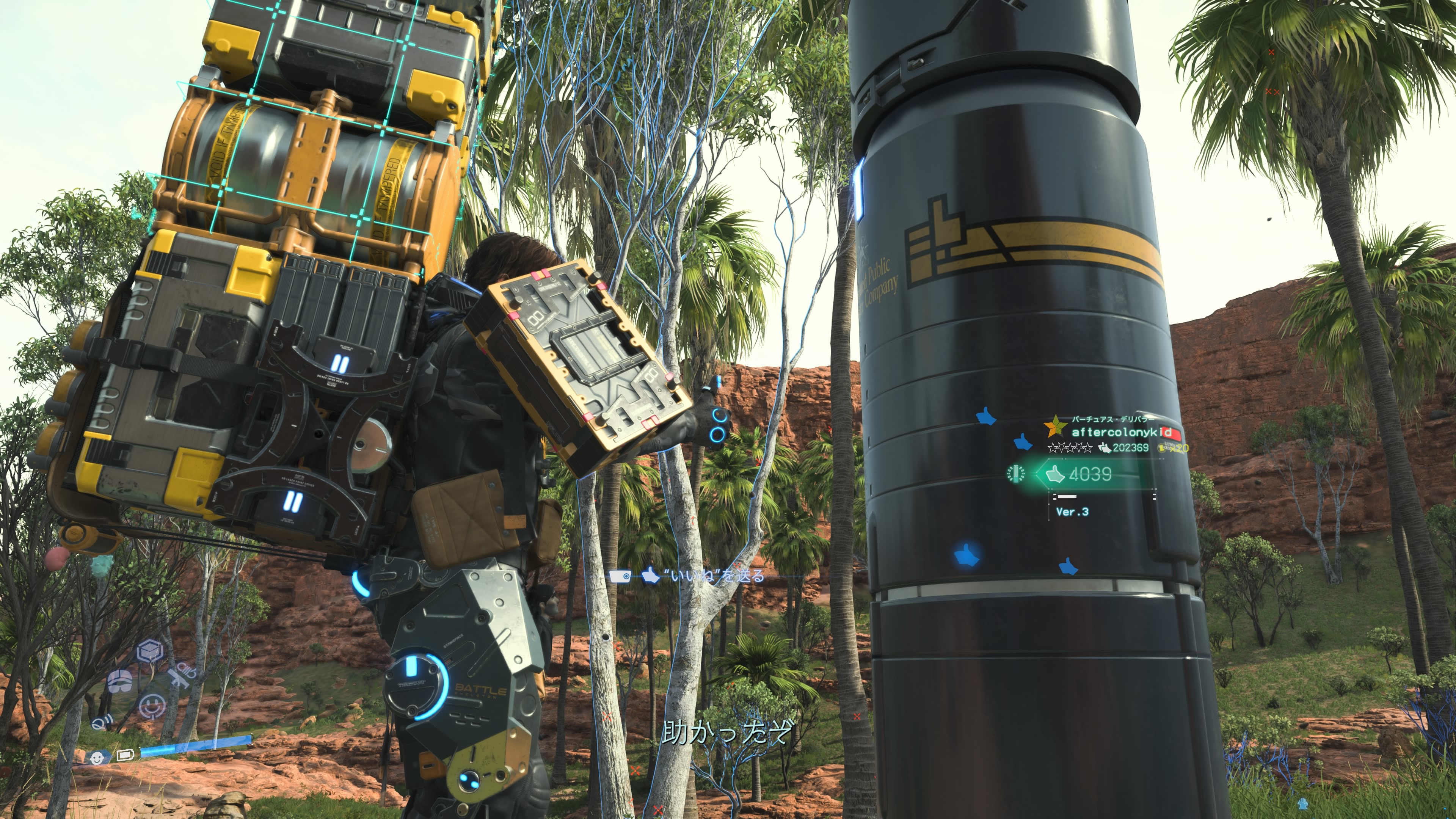
Task: Select the BB baby face icon
Action: [x=97, y=757]
